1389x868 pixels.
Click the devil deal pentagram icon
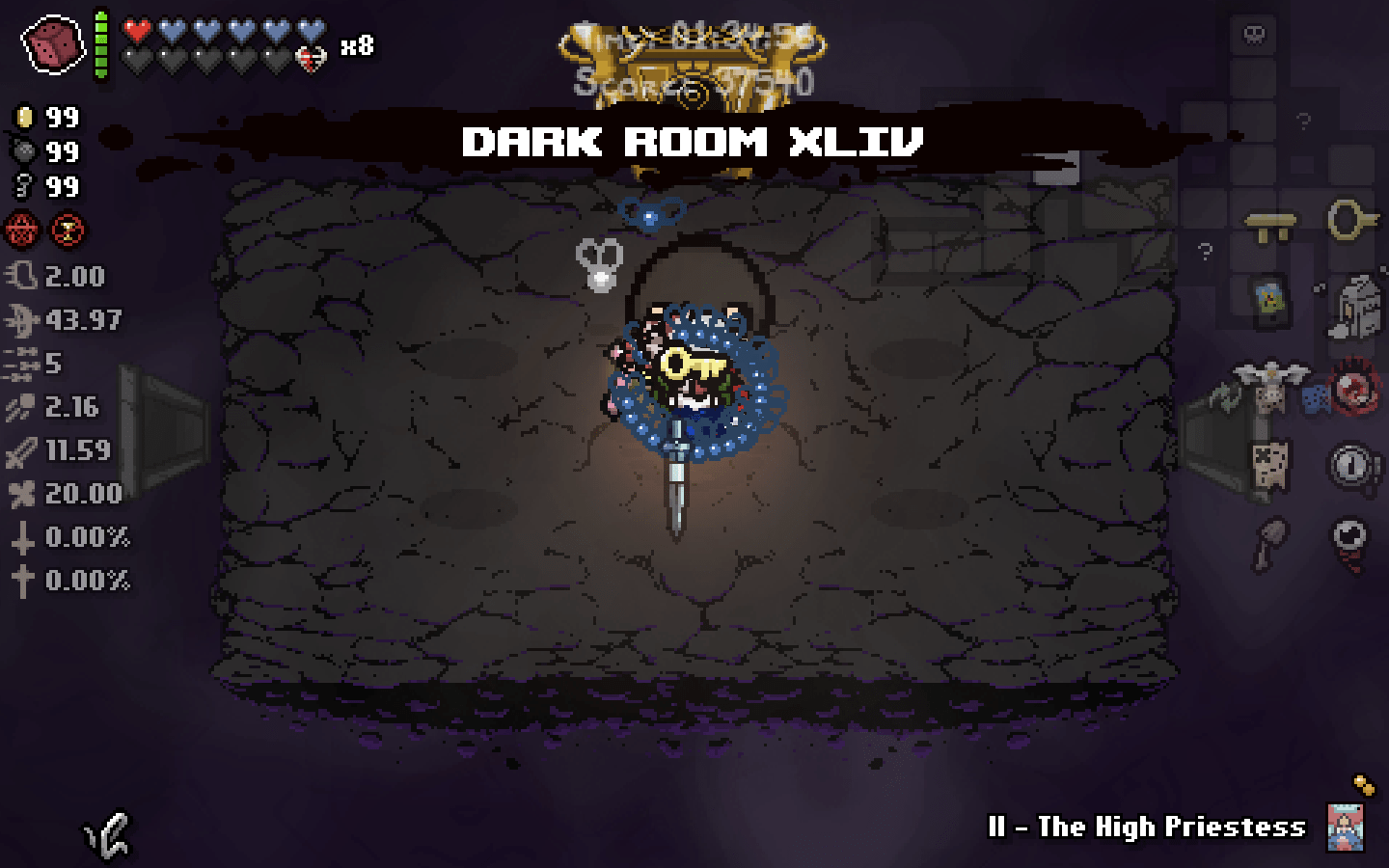click(x=22, y=231)
